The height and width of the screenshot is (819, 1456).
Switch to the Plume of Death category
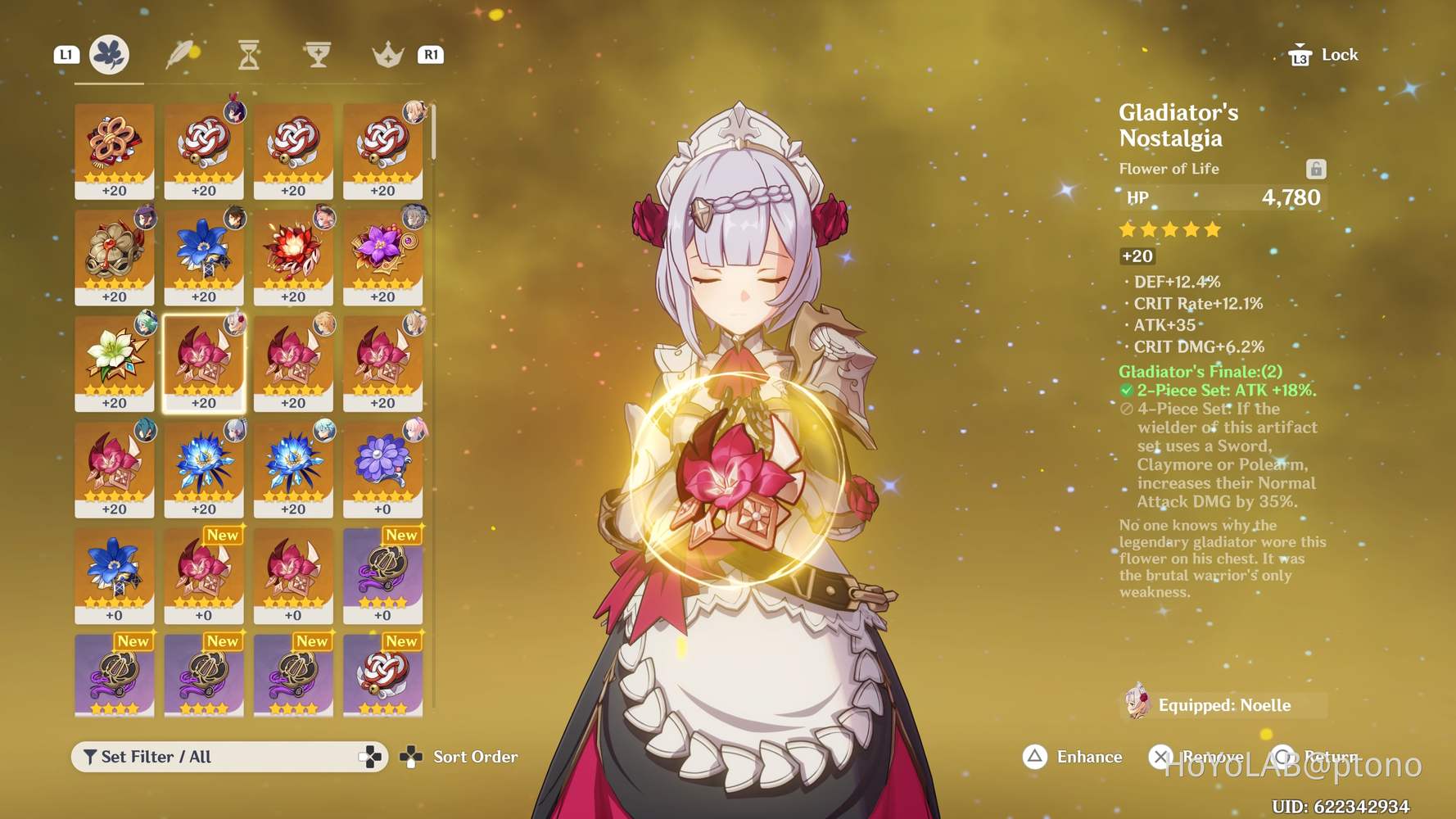tap(181, 55)
